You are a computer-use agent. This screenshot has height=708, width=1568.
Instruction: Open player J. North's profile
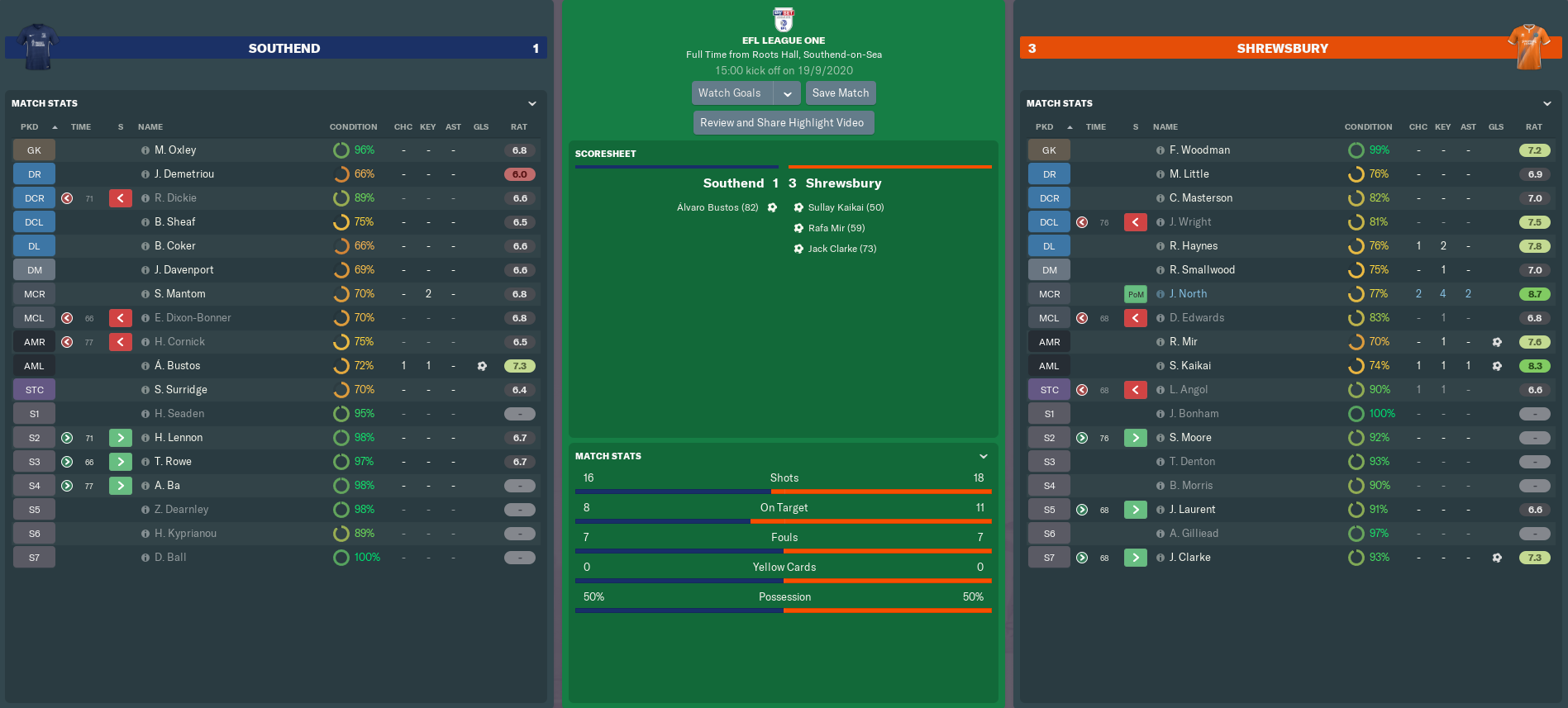pyautogui.click(x=1188, y=294)
